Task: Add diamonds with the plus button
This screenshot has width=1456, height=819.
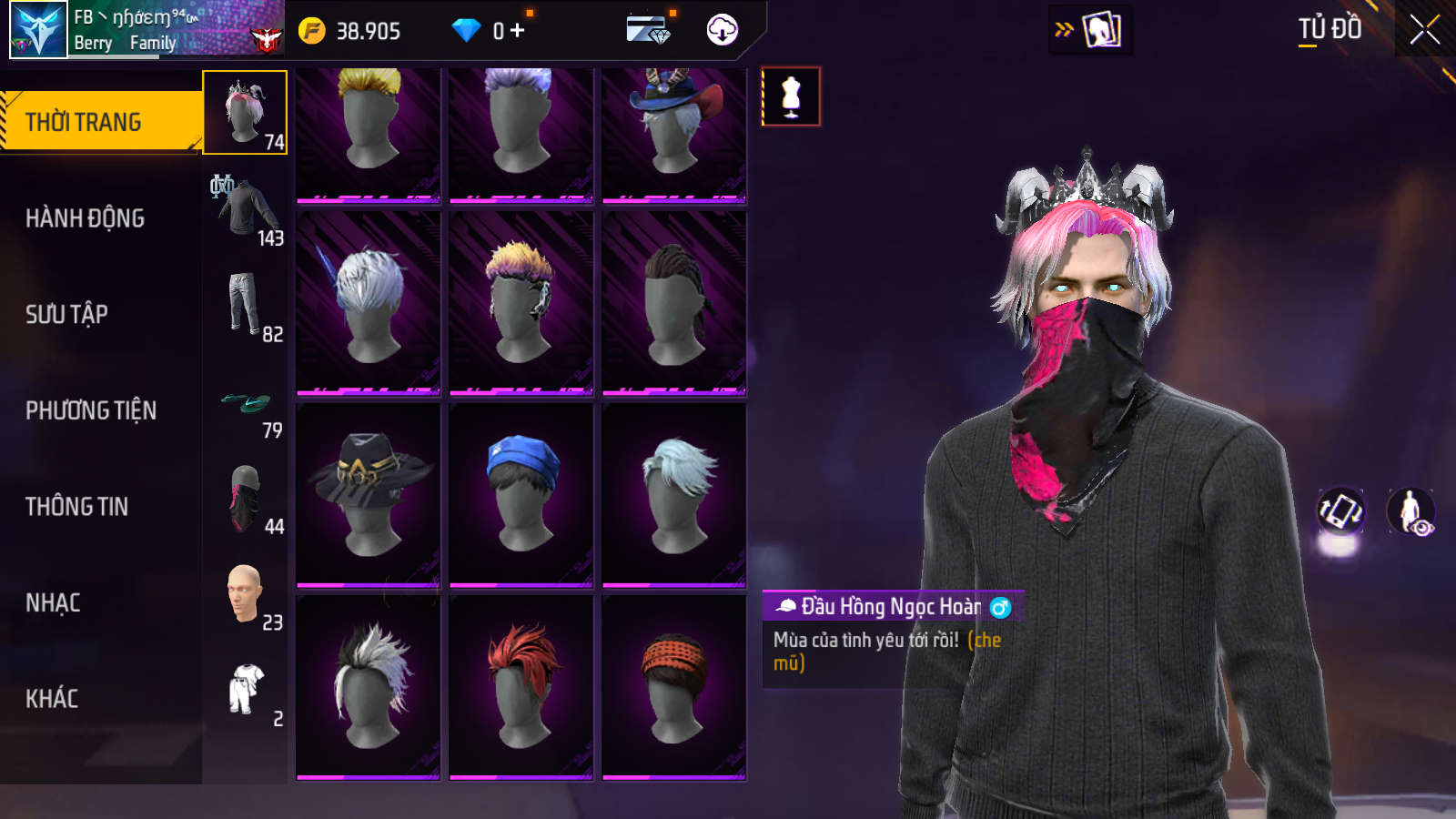Action: pyautogui.click(x=517, y=31)
